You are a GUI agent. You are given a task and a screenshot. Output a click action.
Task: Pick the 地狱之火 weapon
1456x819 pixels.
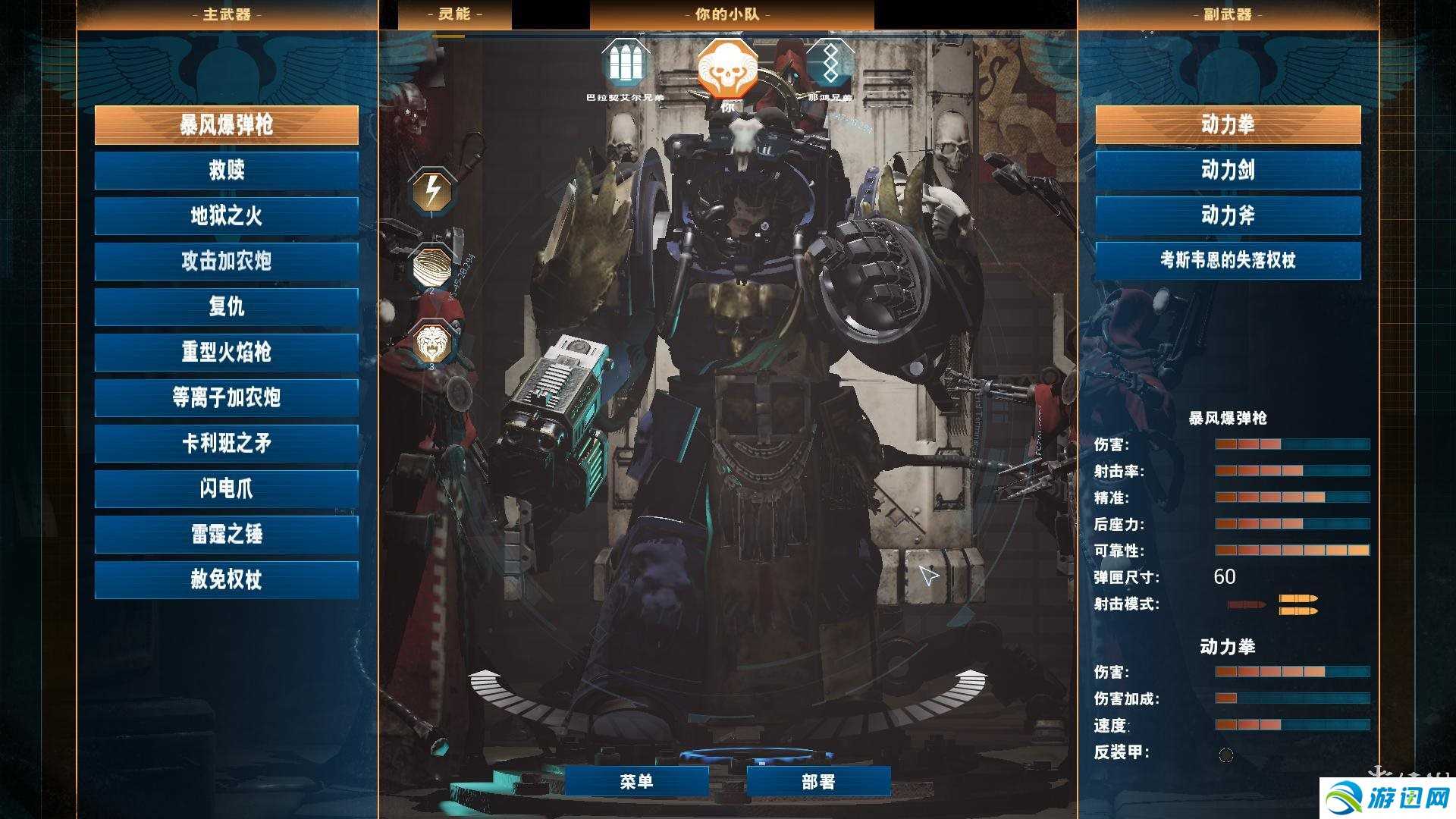coord(226,216)
